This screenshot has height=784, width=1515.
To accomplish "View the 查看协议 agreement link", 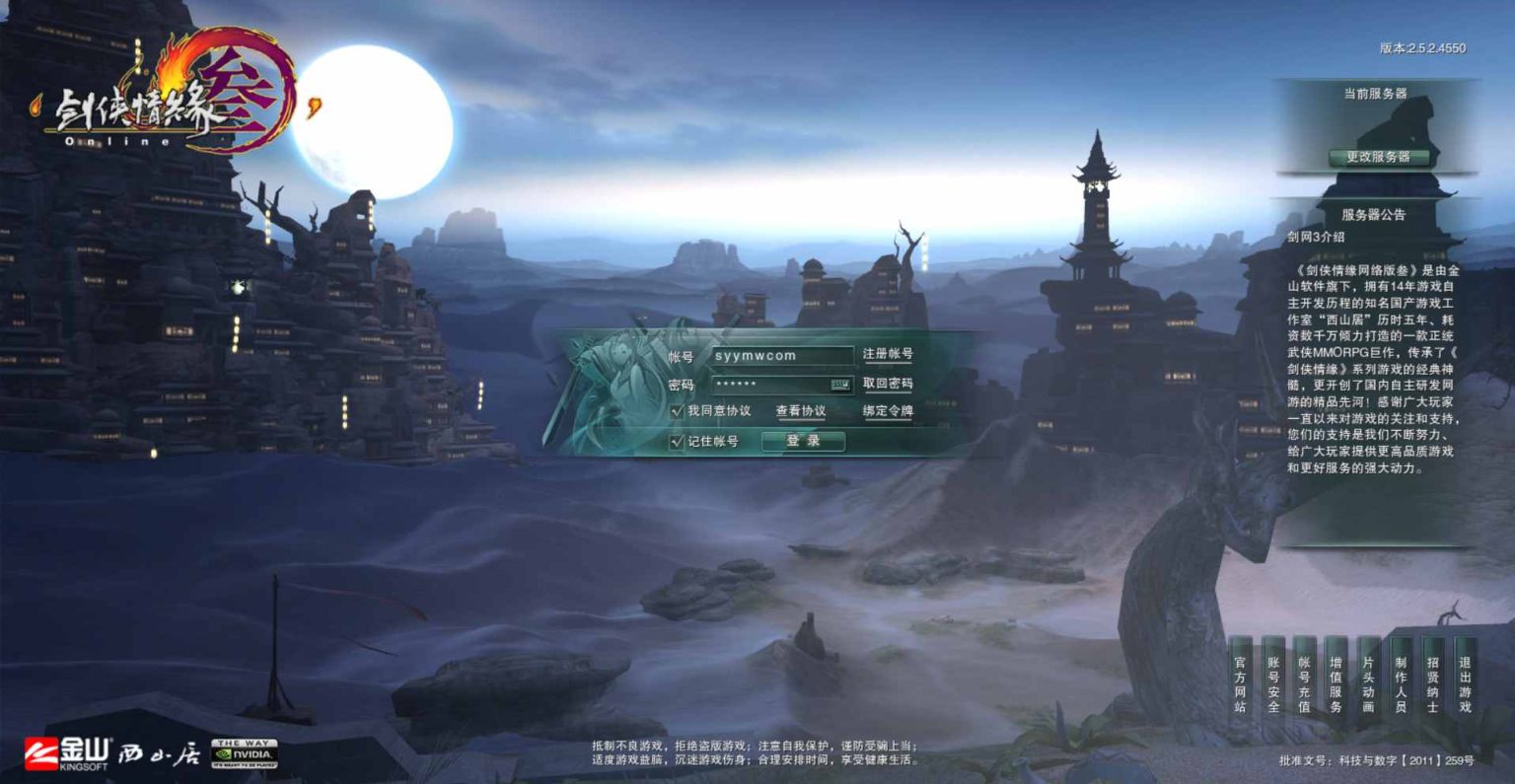I will [800, 411].
